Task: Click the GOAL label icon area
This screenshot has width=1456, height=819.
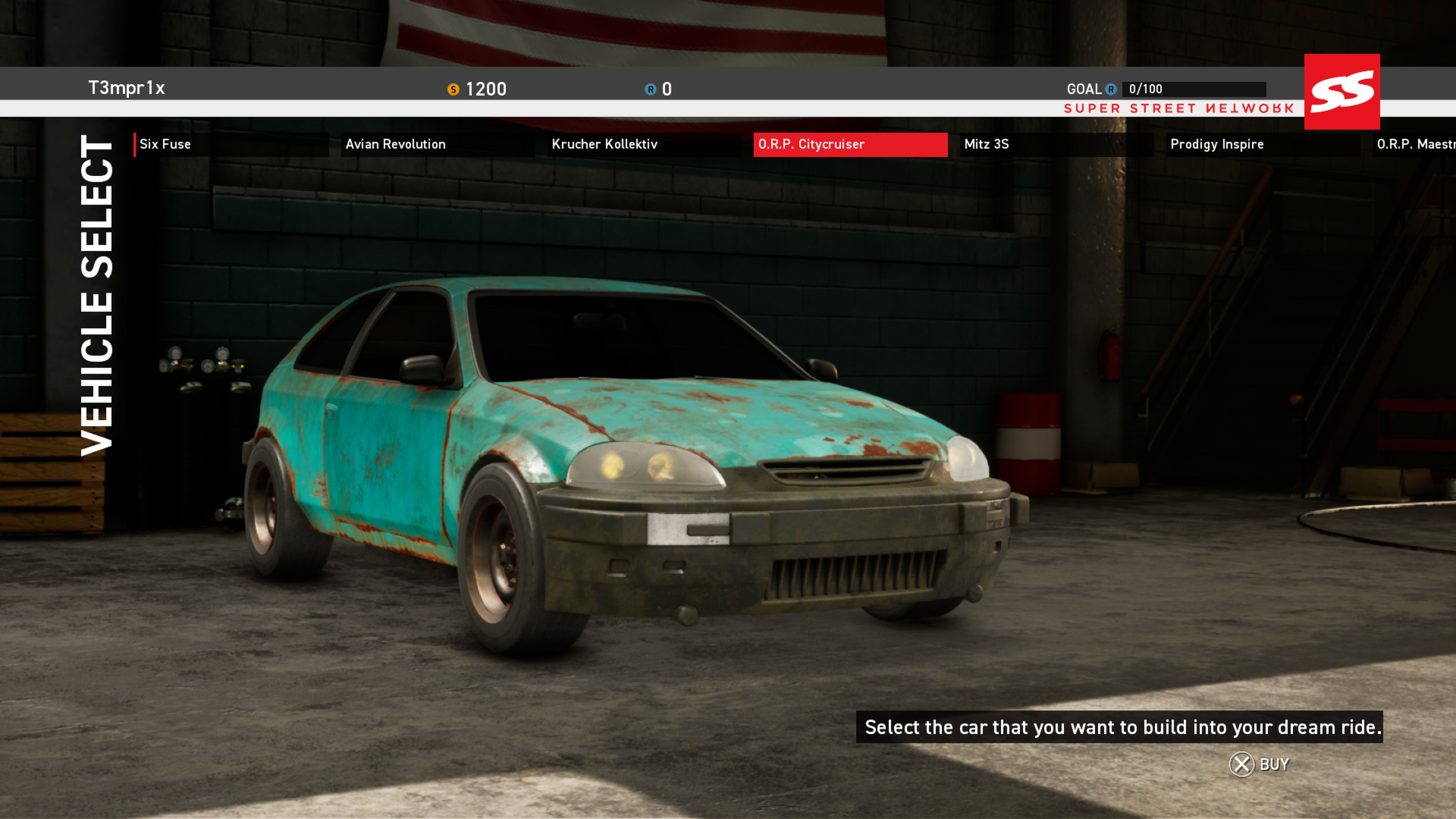Action: (x=1086, y=89)
